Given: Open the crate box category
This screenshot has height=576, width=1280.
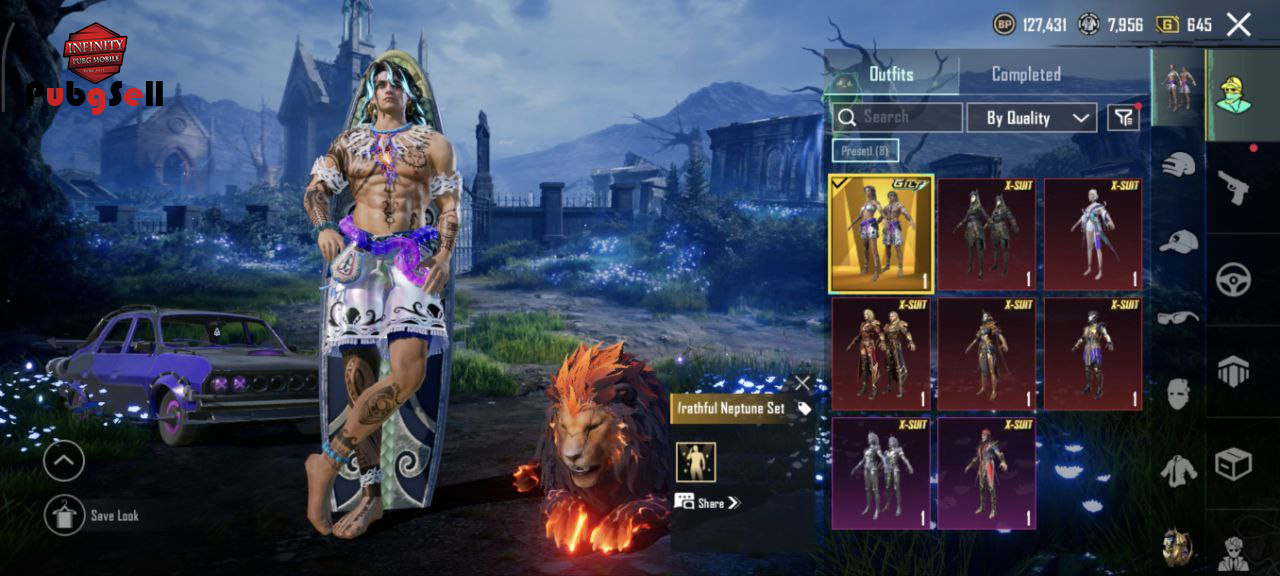Looking at the screenshot, I should [x=1233, y=463].
